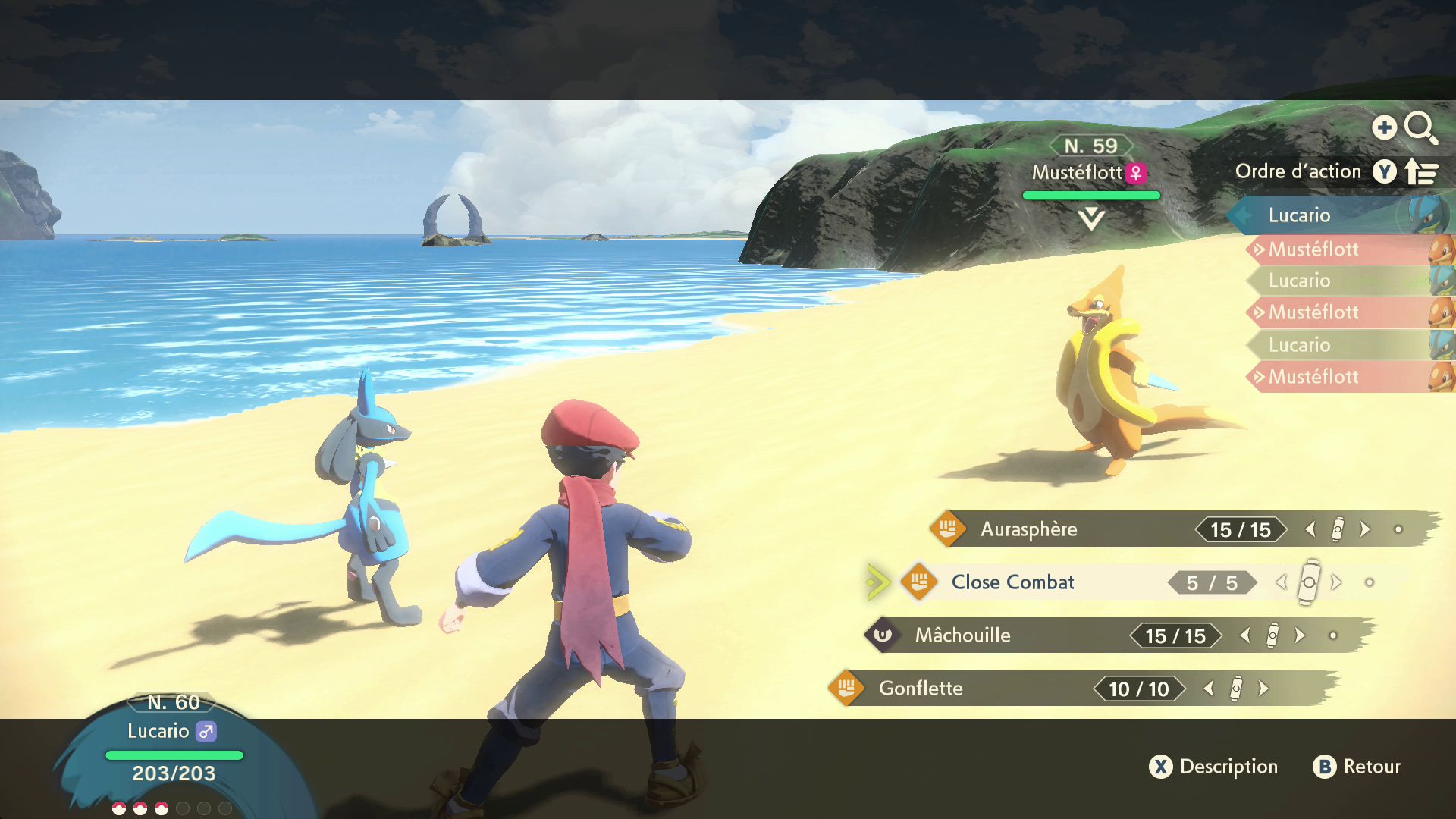Use the Gonflette move
This screenshot has width=1456, height=819.
(x=921, y=689)
